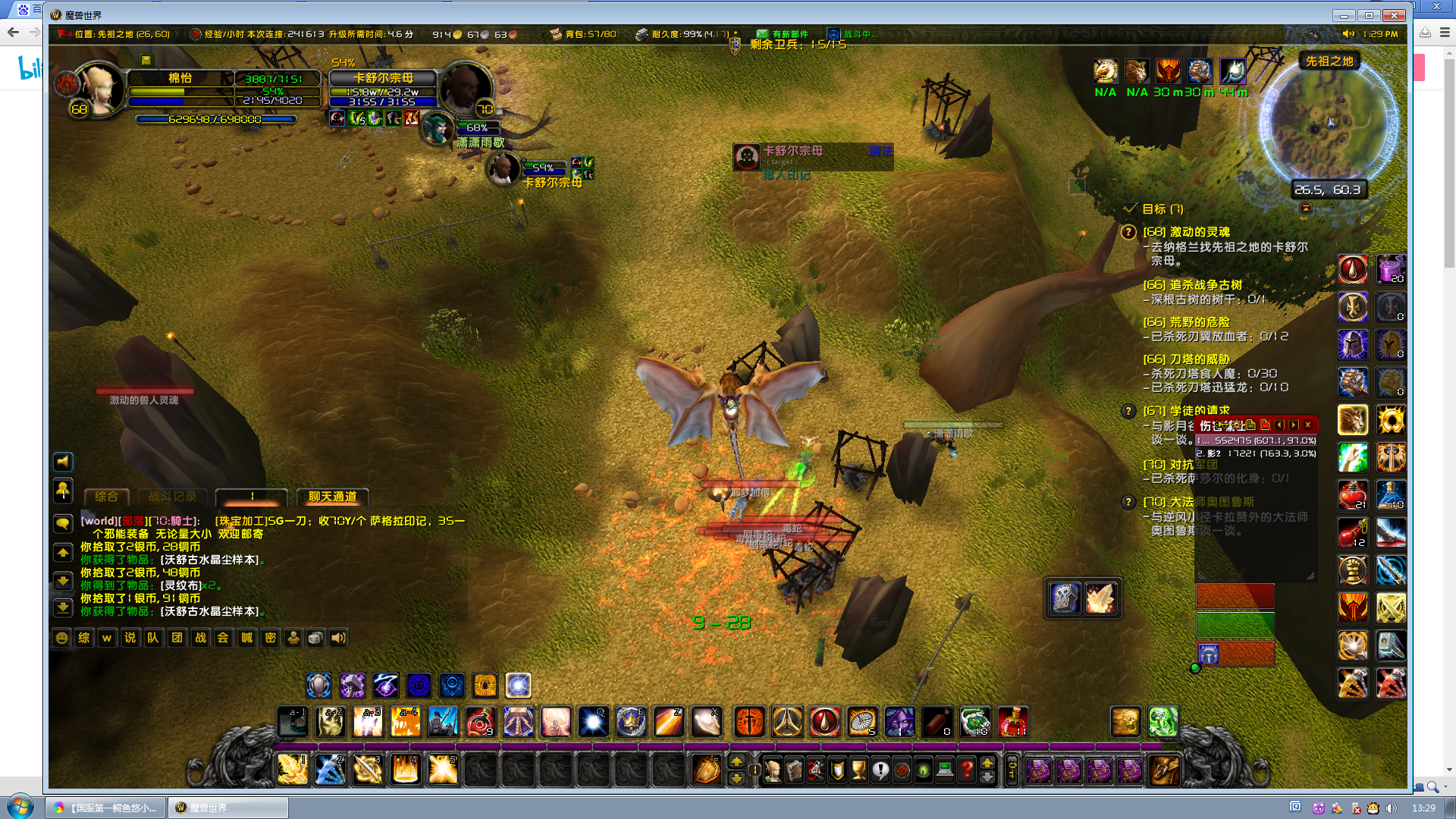The width and height of the screenshot is (1456, 819).
Task: Select the 队 party channel button
Action: click(x=153, y=638)
